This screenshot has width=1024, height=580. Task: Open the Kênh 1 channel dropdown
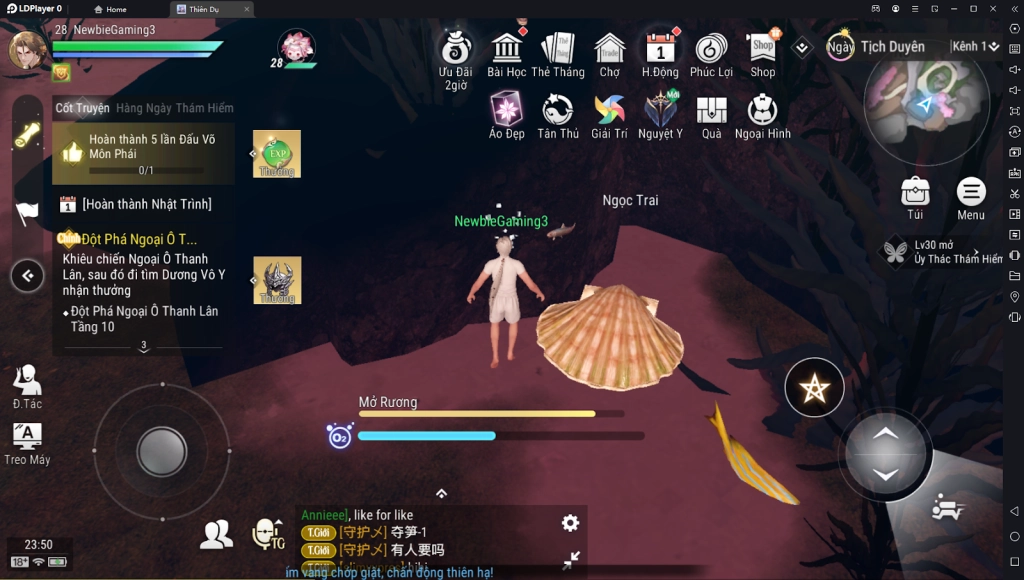click(976, 47)
